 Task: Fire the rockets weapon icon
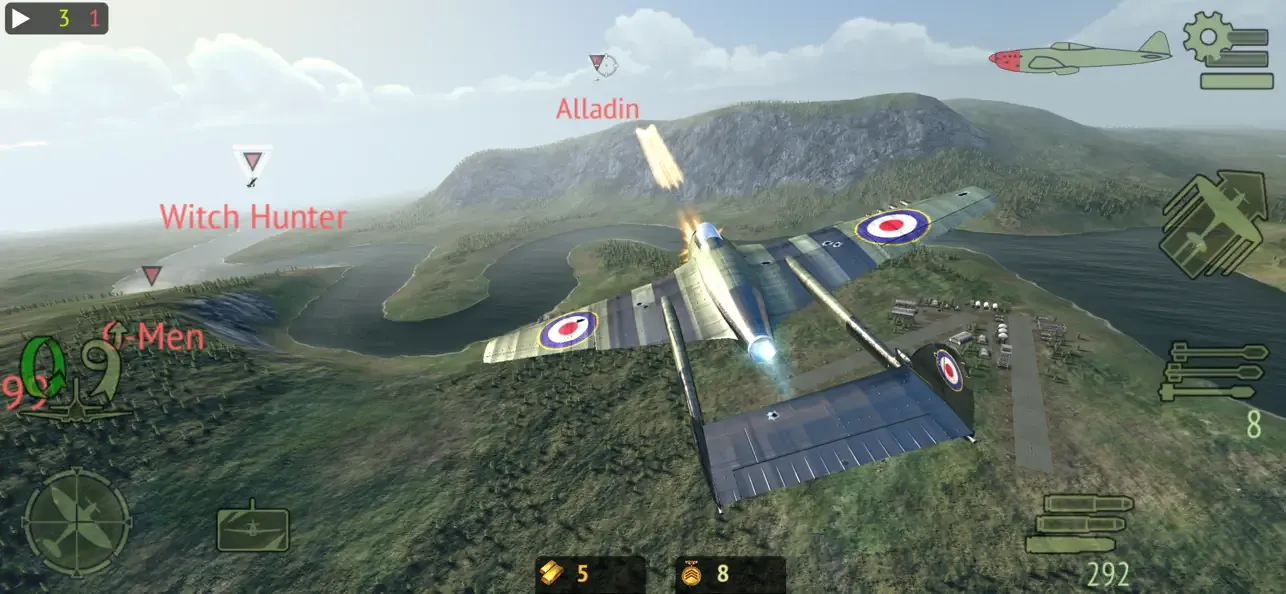click(x=1214, y=371)
